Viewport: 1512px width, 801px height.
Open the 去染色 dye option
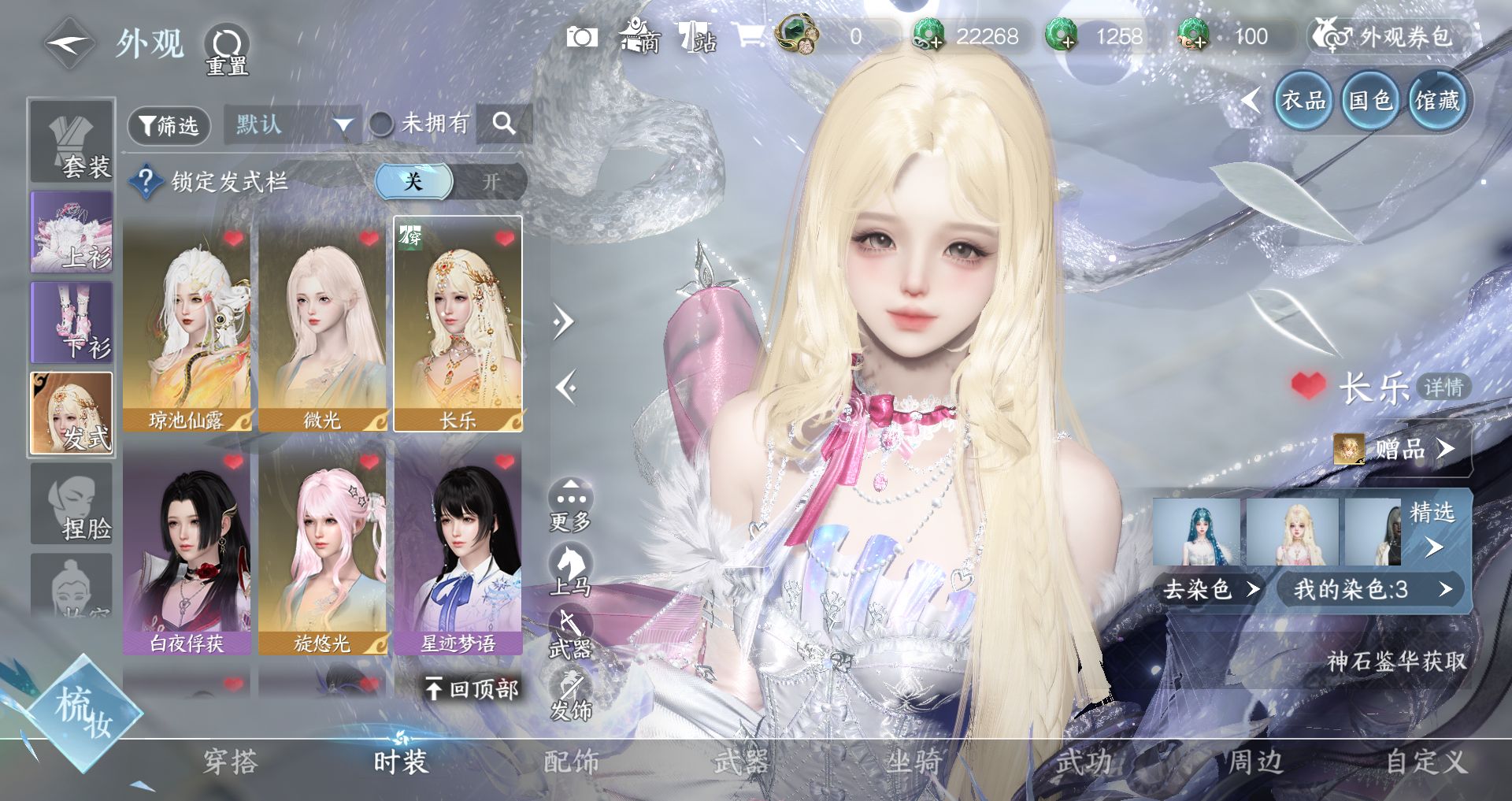pyautogui.click(x=1210, y=589)
